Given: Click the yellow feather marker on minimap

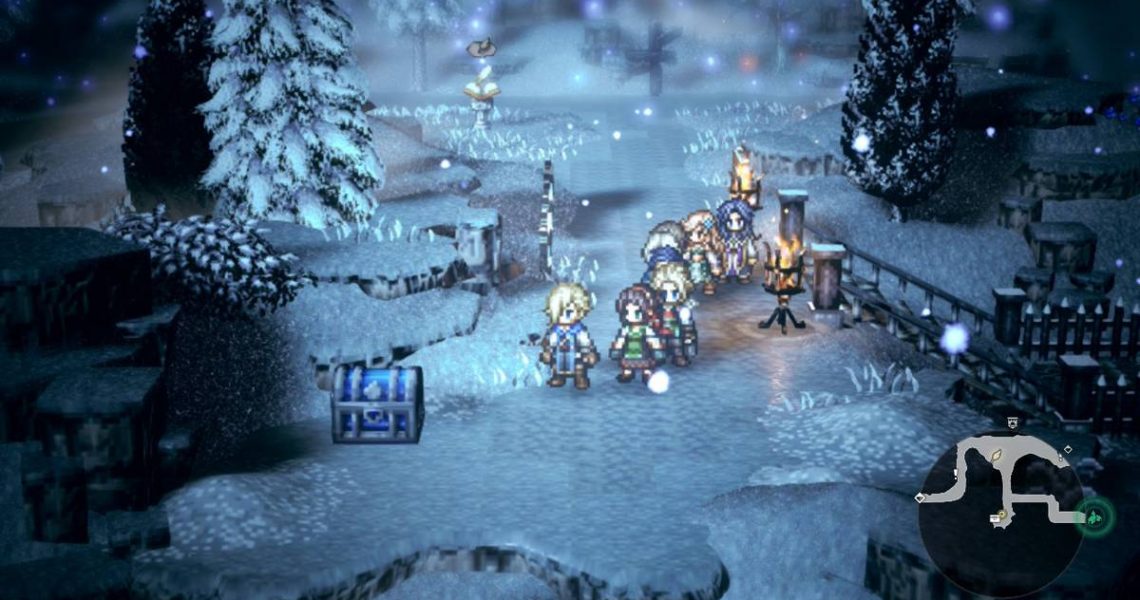Looking at the screenshot, I should point(996,457).
